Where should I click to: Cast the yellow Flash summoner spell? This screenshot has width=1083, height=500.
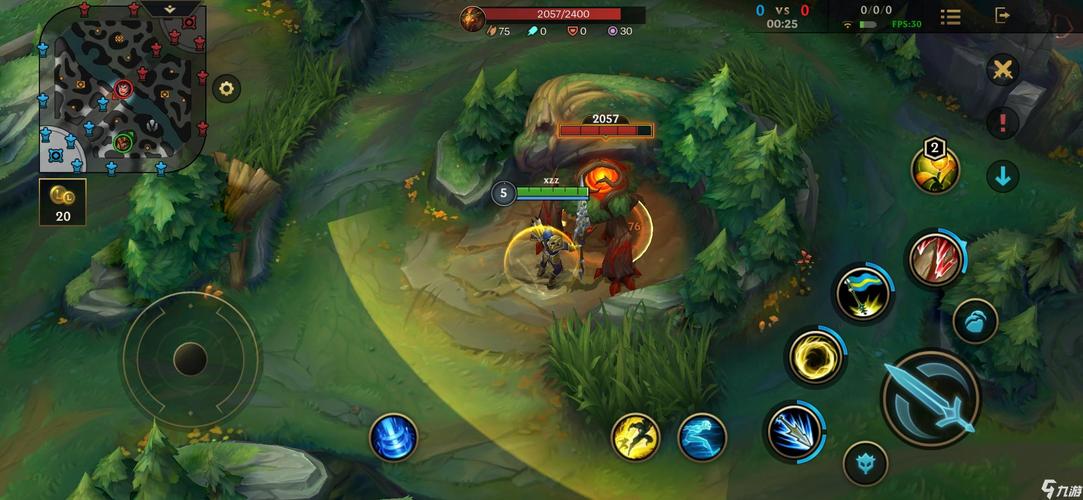[636, 437]
